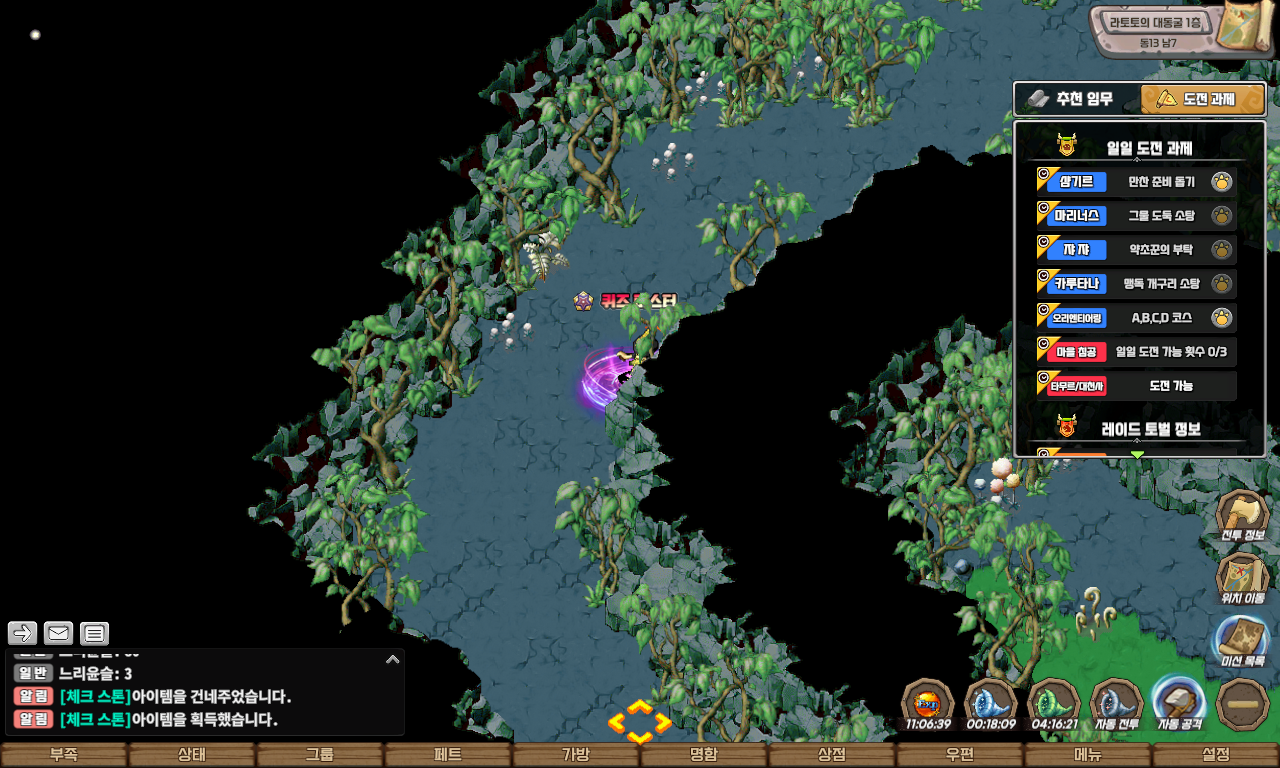This screenshot has width=1280, height=768.
Task: Open the 설정 (settings) menu
Action: point(1216,755)
